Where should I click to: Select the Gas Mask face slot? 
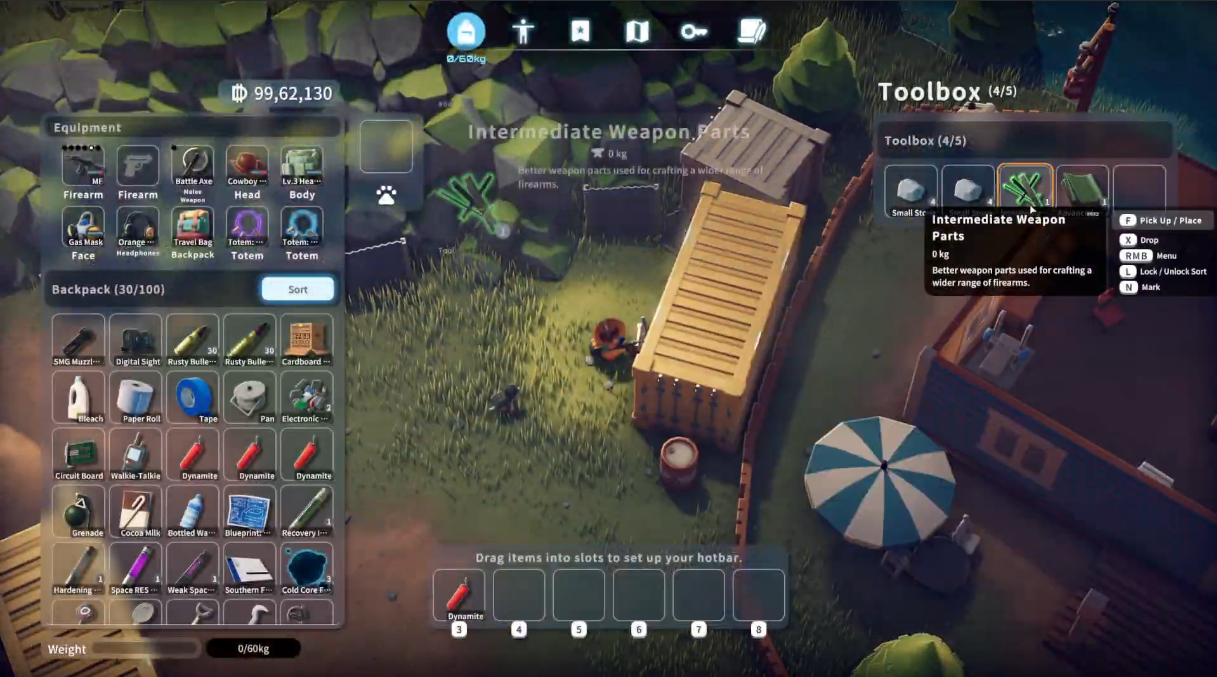(x=83, y=228)
